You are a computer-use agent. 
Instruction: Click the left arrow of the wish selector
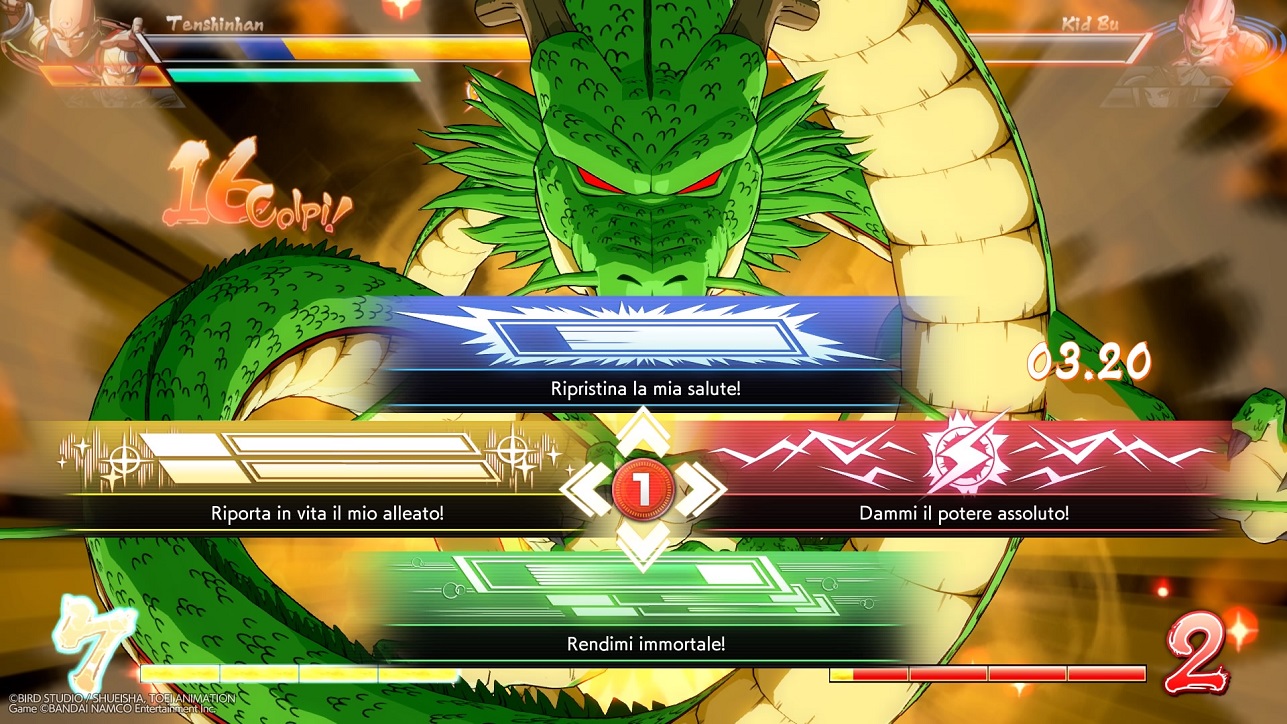click(x=588, y=487)
